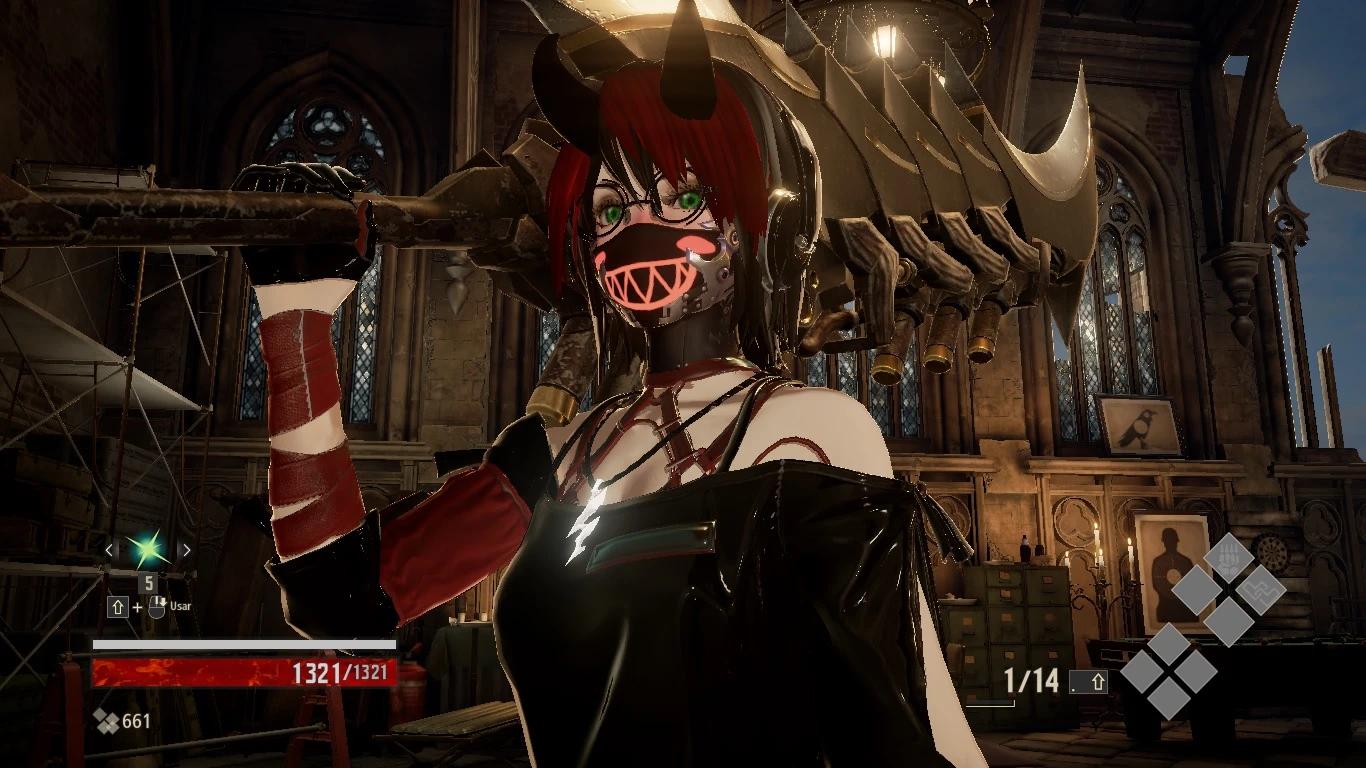Cycle quick item with the right arrow
This screenshot has width=1366, height=768.
pyautogui.click(x=185, y=549)
